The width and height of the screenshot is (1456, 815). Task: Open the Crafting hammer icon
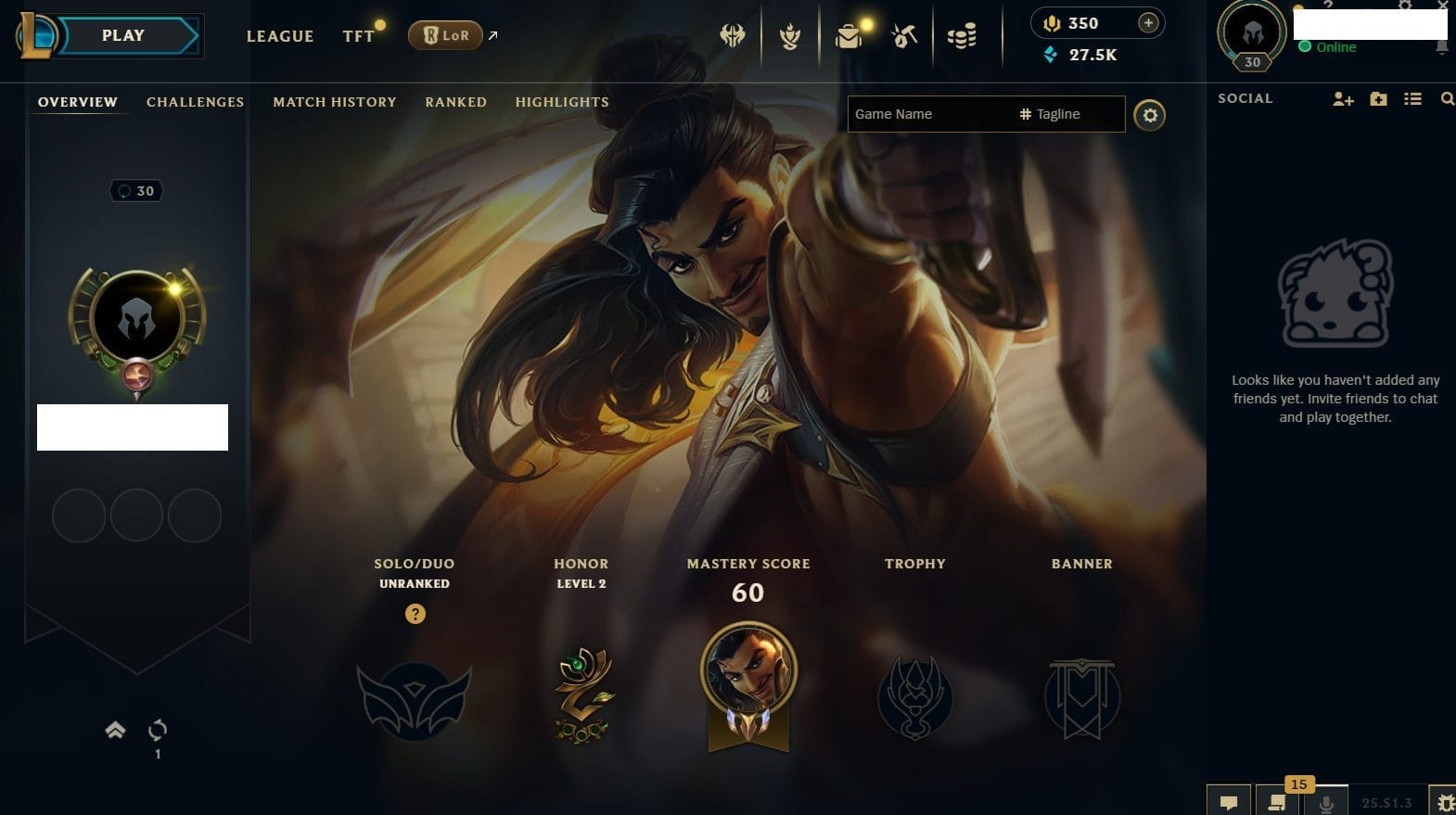tap(904, 36)
